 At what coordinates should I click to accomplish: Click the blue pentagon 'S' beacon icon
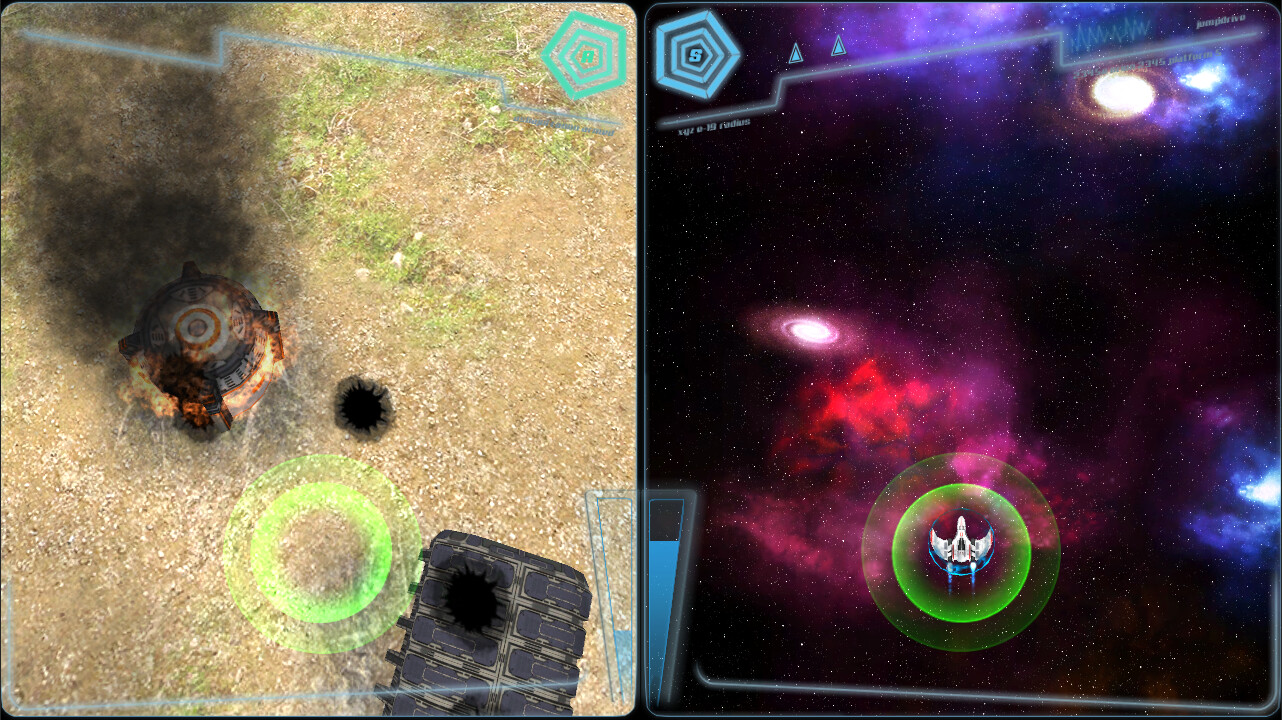pos(696,56)
